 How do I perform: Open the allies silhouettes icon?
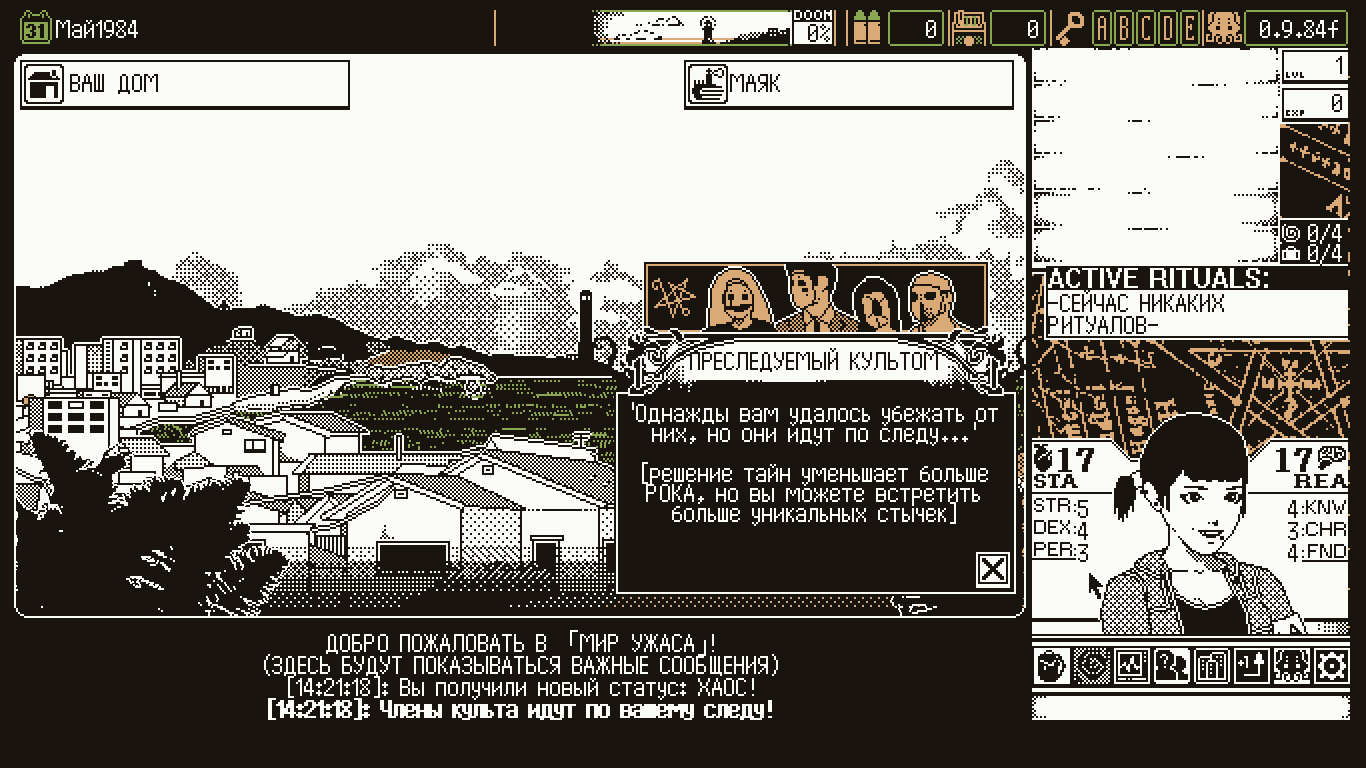tap(1171, 666)
